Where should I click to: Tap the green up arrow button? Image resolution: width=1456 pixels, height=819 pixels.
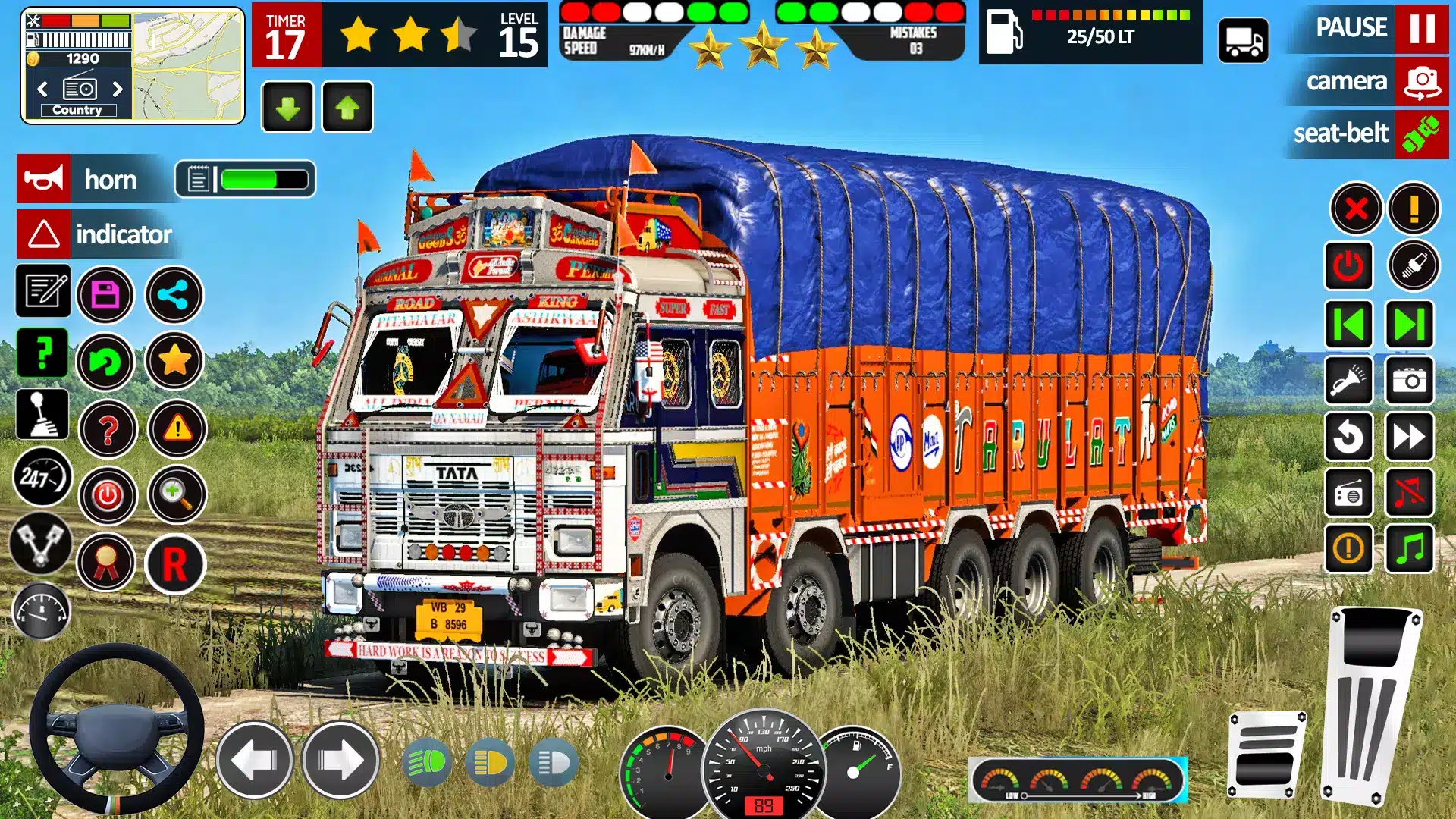(x=347, y=108)
